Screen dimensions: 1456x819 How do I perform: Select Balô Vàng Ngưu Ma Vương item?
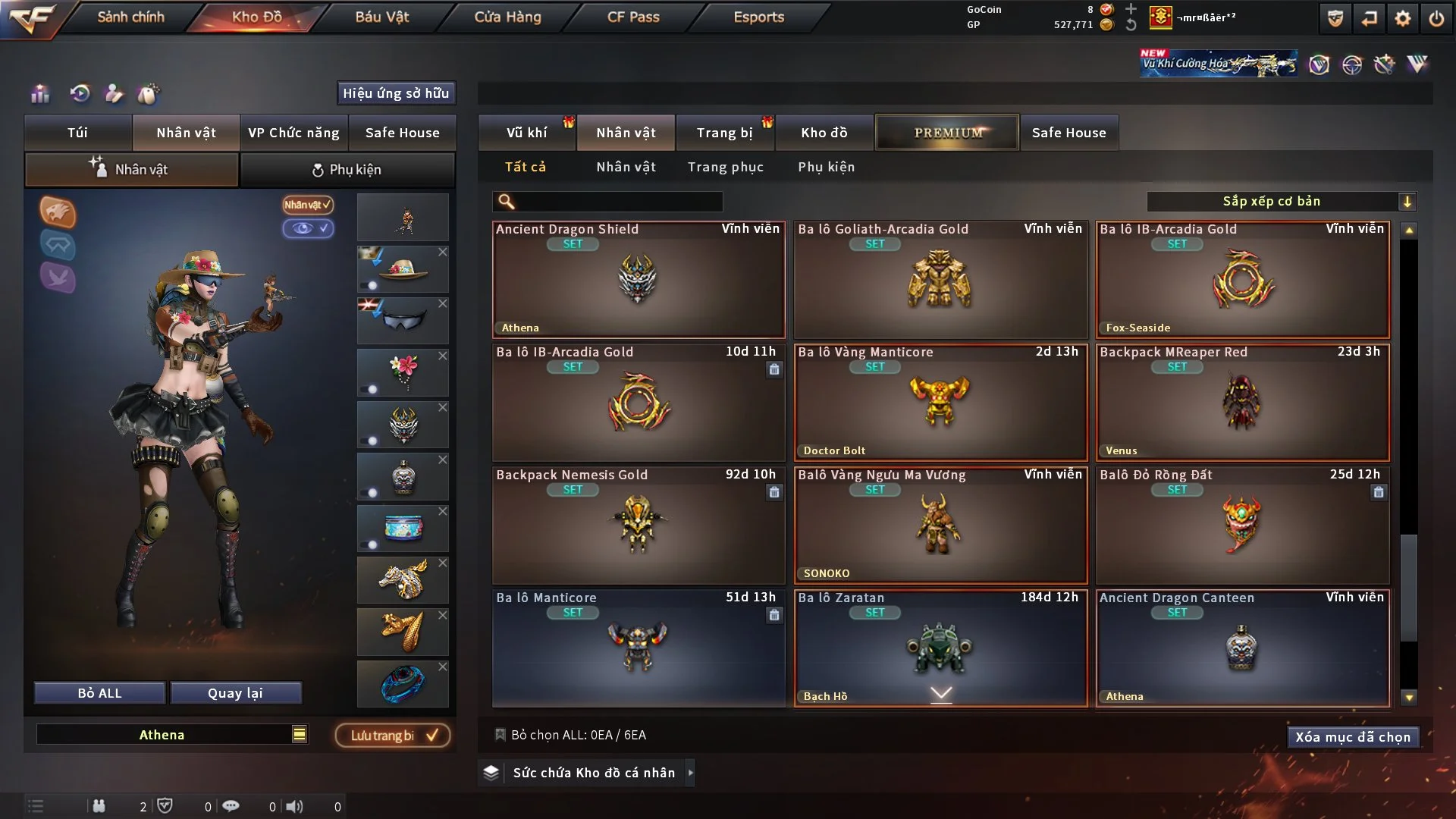pos(940,526)
